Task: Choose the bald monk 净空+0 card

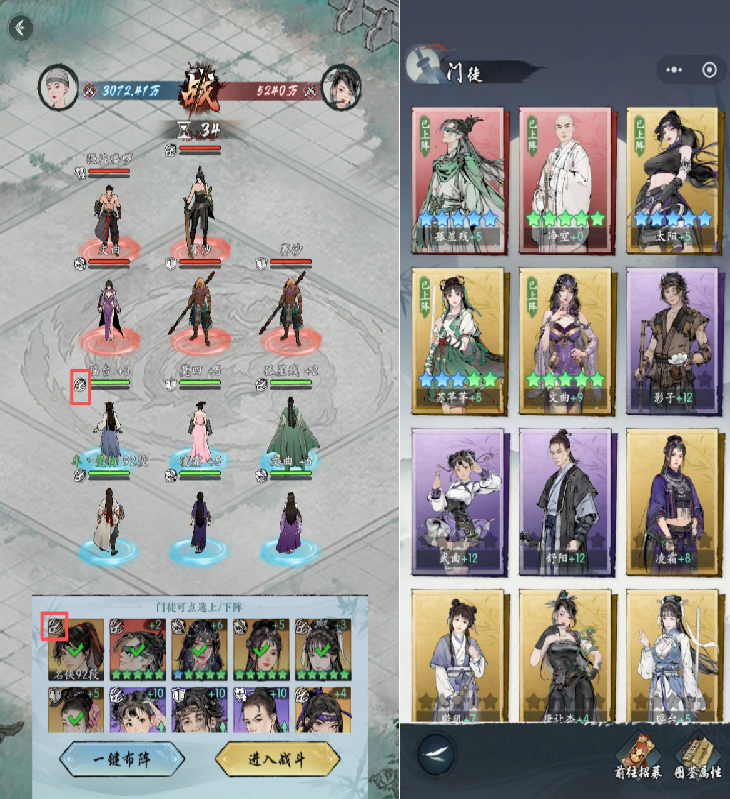Action: click(x=564, y=178)
